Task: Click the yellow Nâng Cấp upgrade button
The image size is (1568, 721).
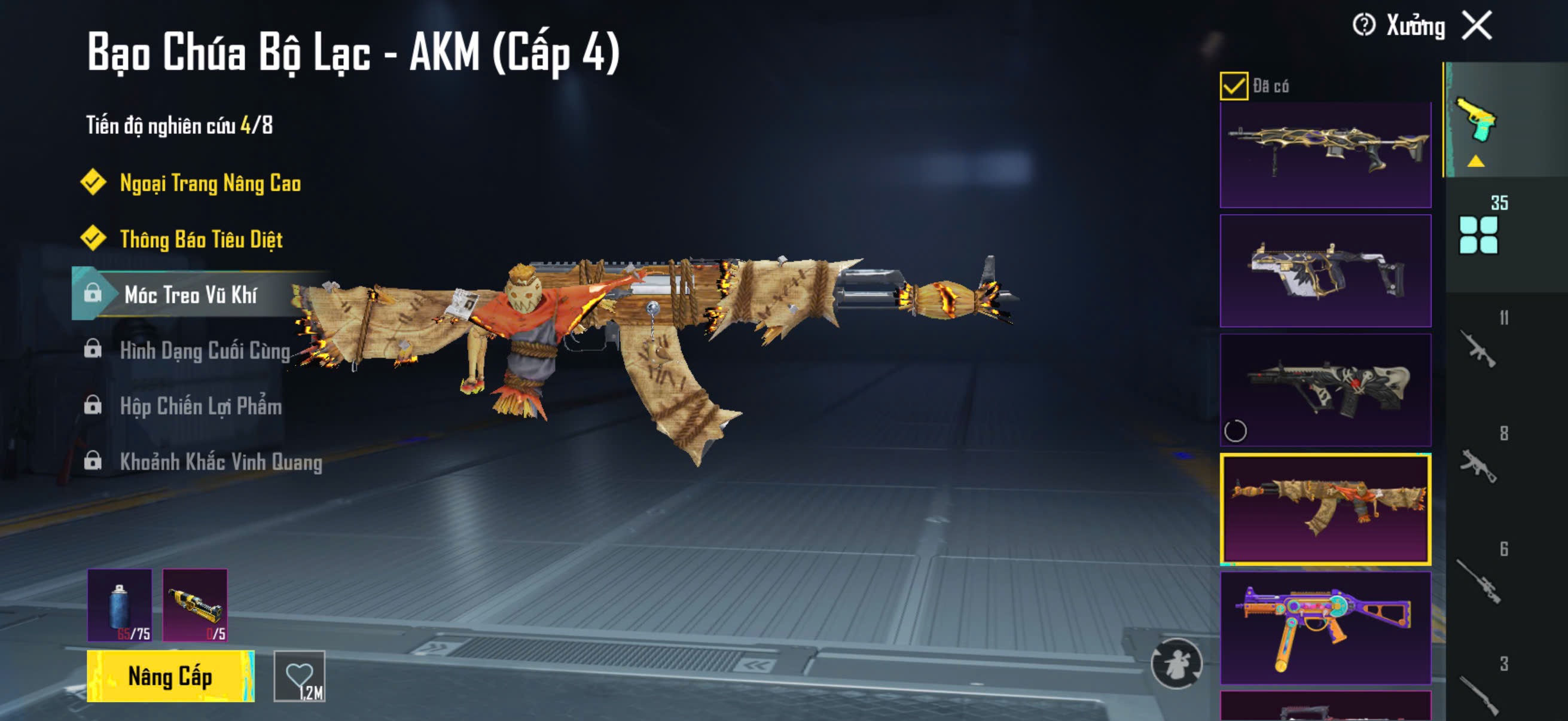Action: coord(170,676)
